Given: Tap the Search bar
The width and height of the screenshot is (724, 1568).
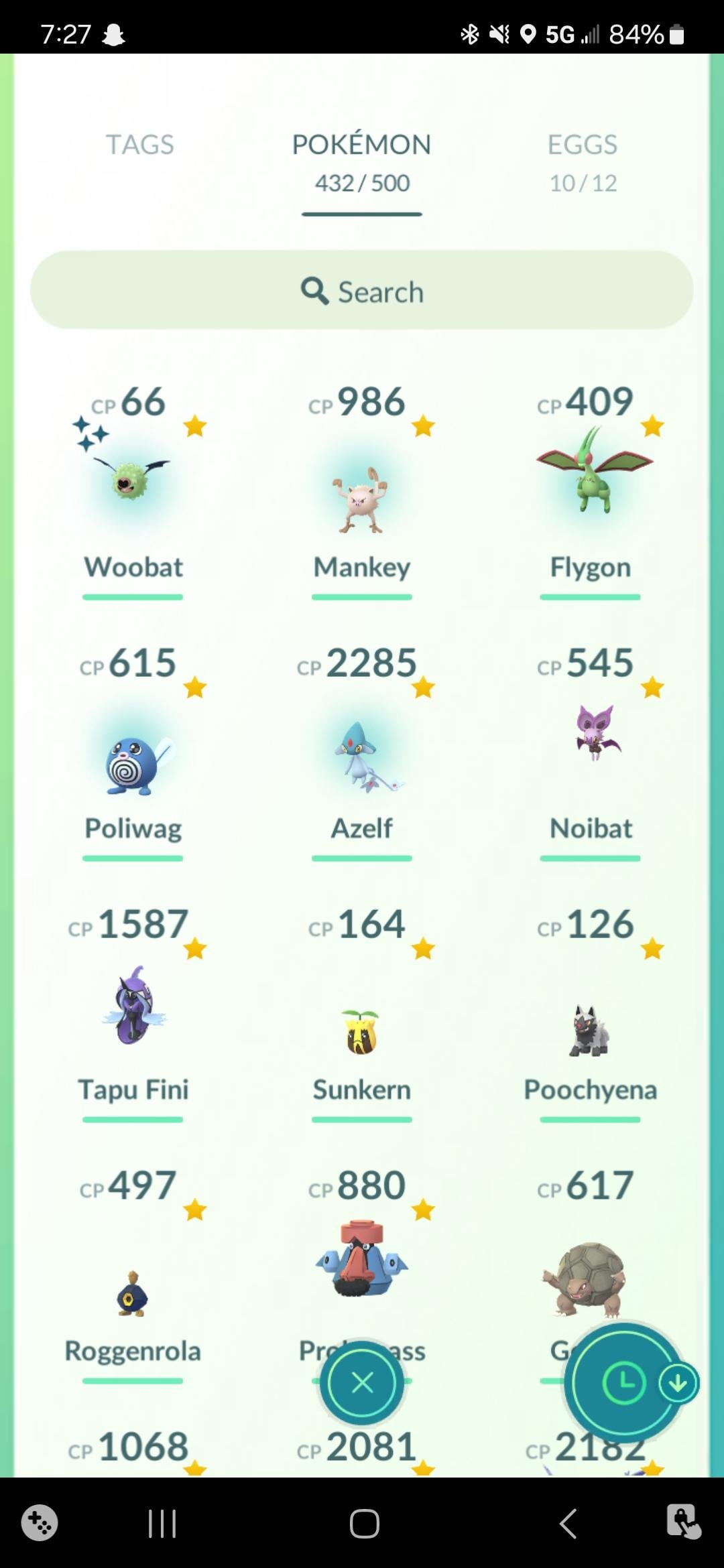Looking at the screenshot, I should tap(361, 290).
